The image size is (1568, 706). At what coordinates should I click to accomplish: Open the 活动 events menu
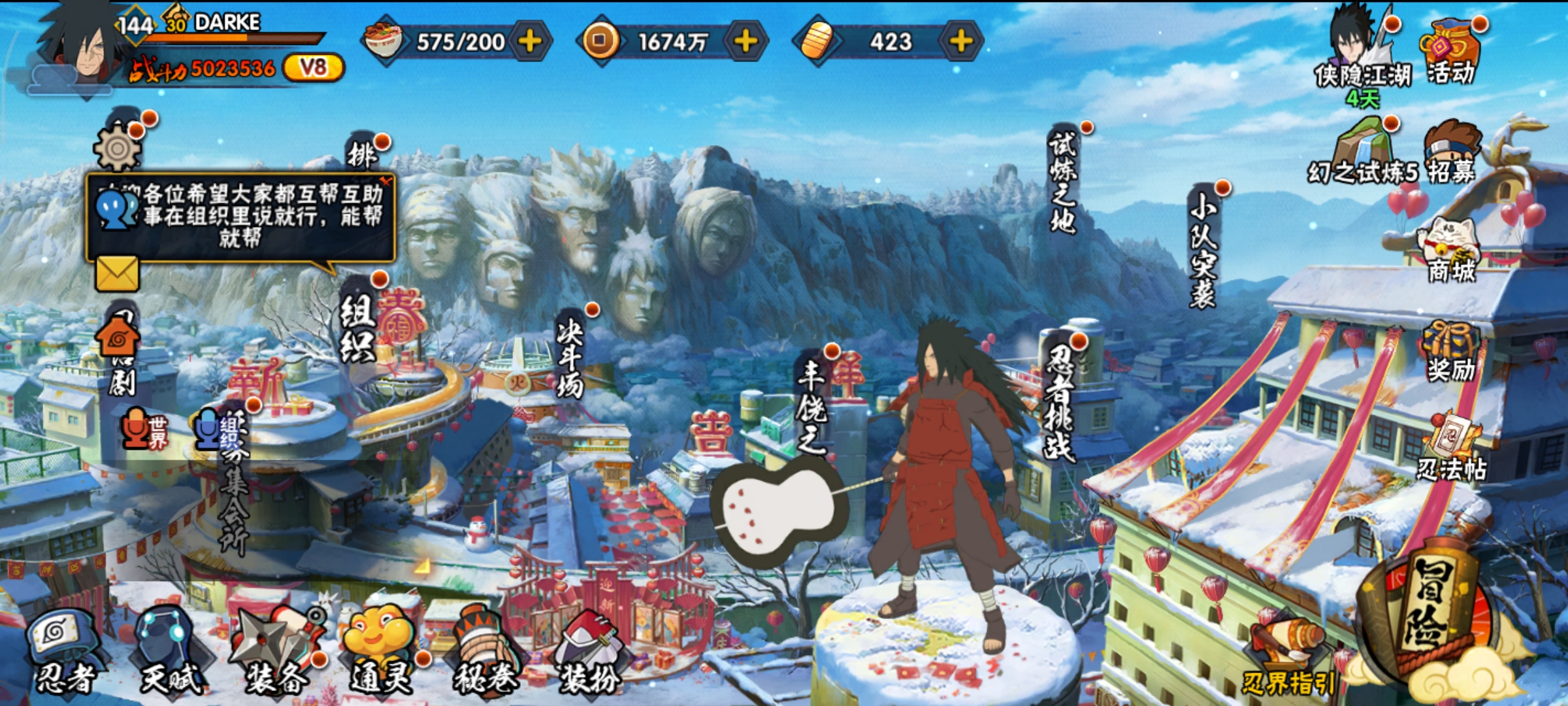pyautogui.click(x=1450, y=52)
